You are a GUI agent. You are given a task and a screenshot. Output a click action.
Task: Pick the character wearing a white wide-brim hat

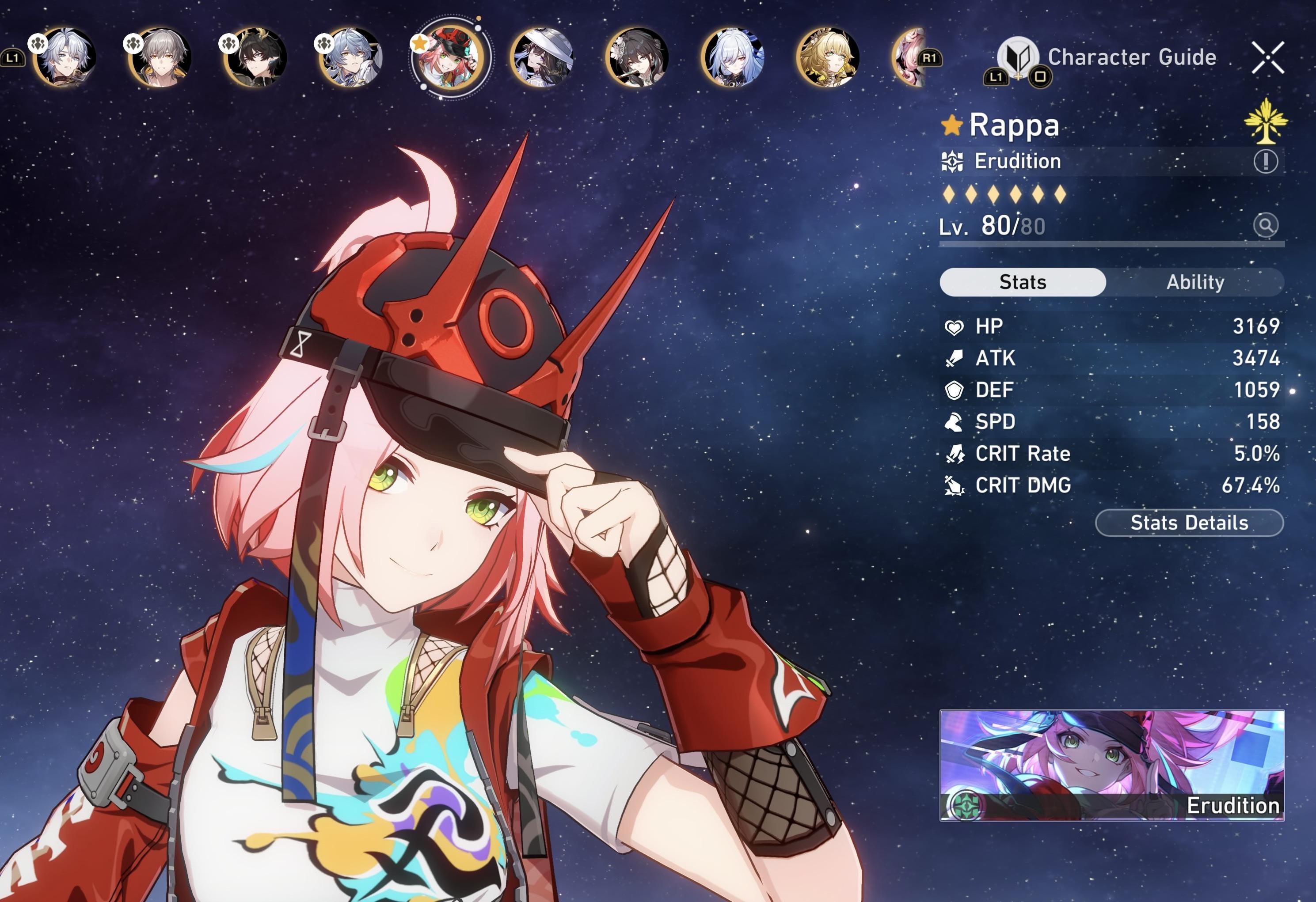(542, 58)
